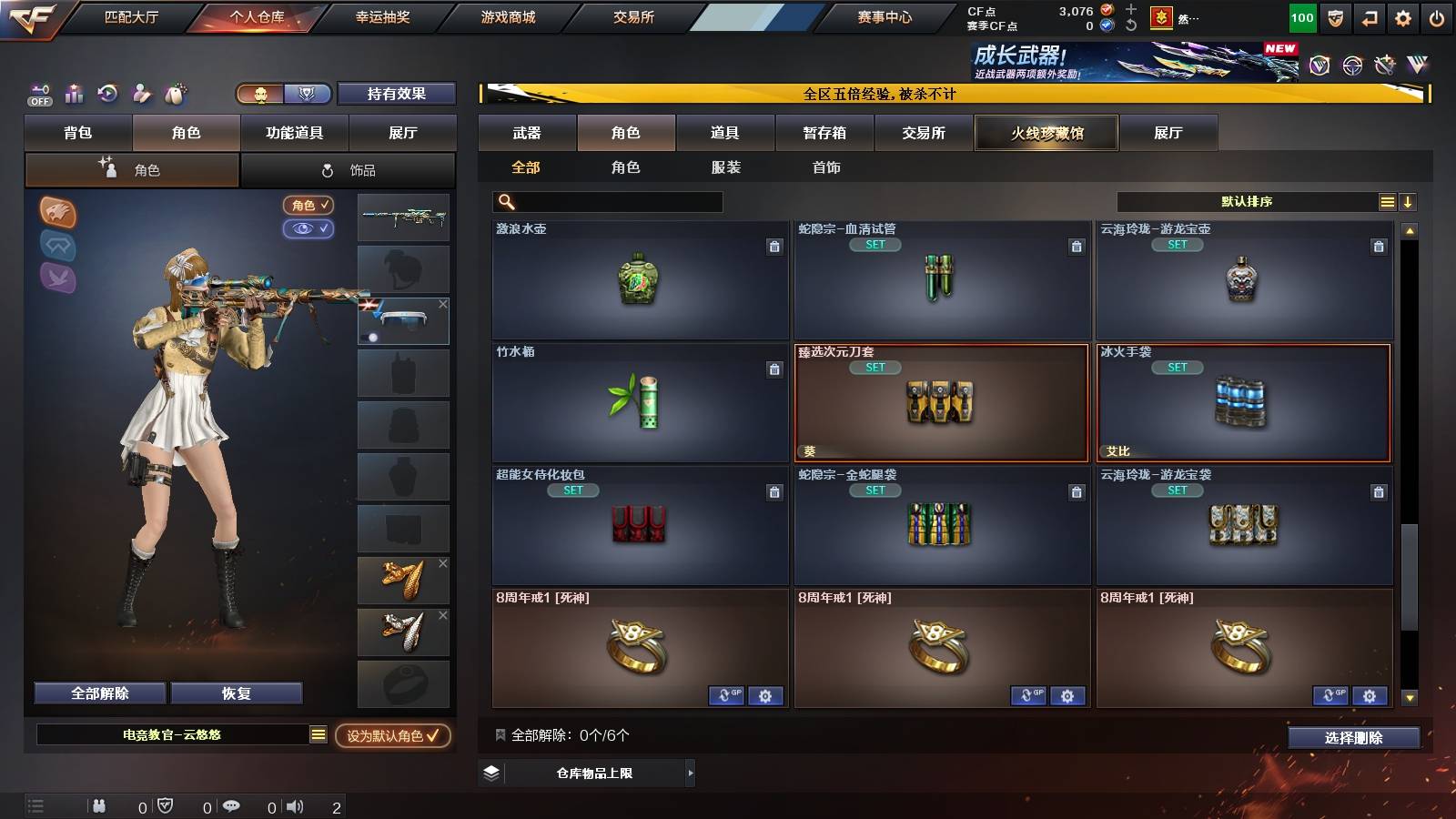The width and height of the screenshot is (1456, 819).
Task: Expand the 仓库物品上限 arrow at bottom
Action: tap(689, 773)
